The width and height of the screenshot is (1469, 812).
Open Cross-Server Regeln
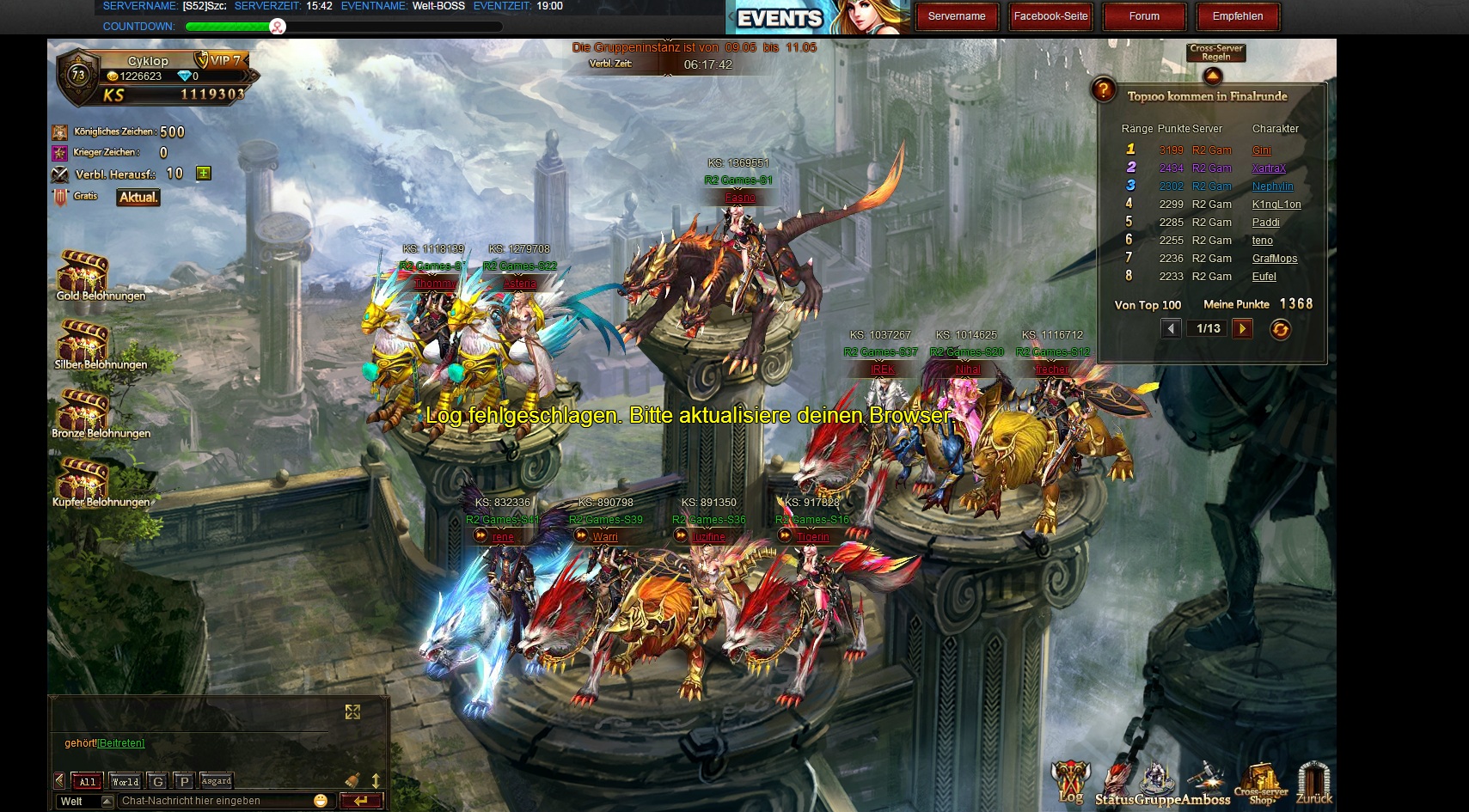pos(1215,53)
